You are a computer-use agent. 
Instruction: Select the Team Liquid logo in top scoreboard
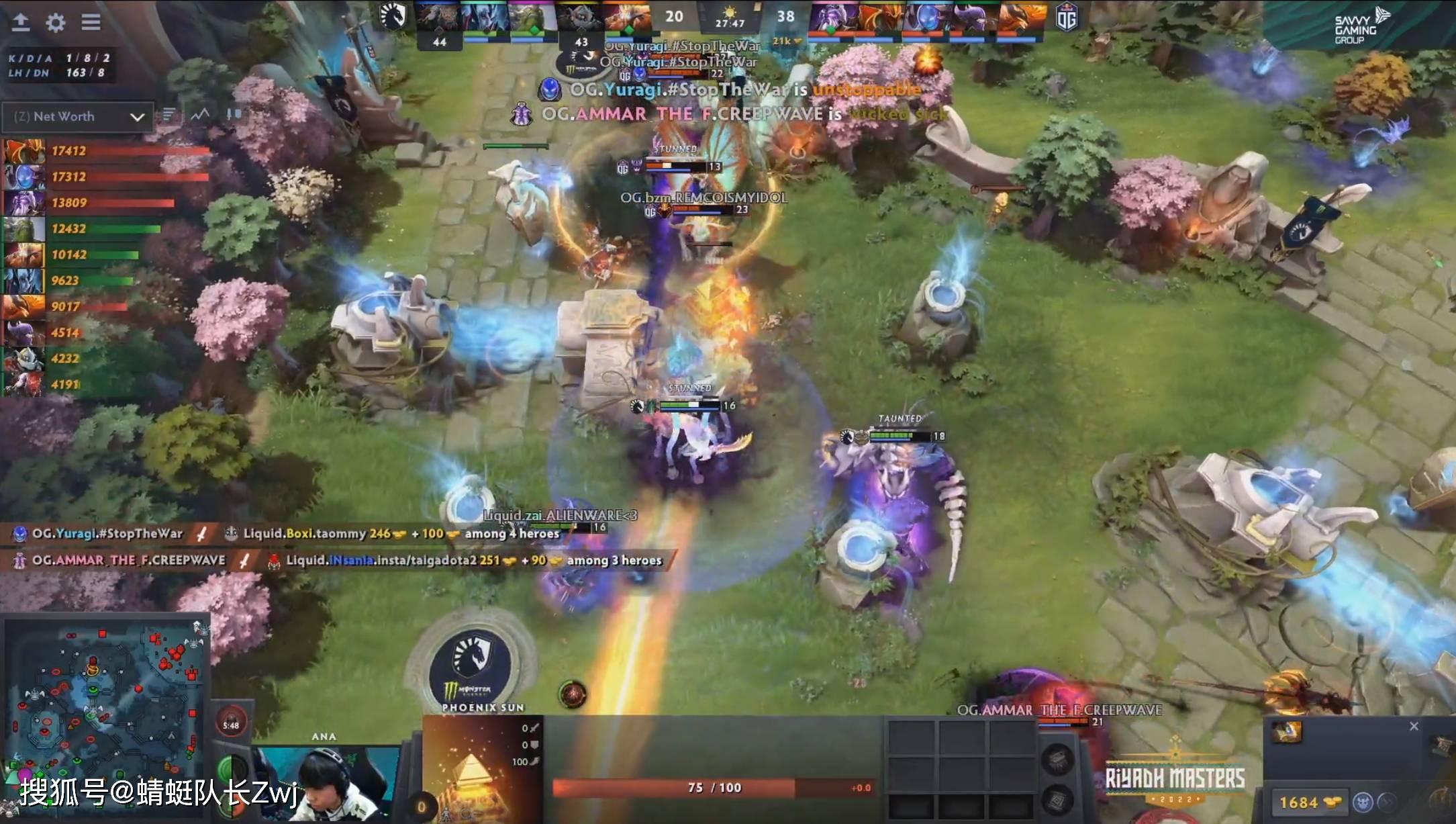click(x=393, y=17)
